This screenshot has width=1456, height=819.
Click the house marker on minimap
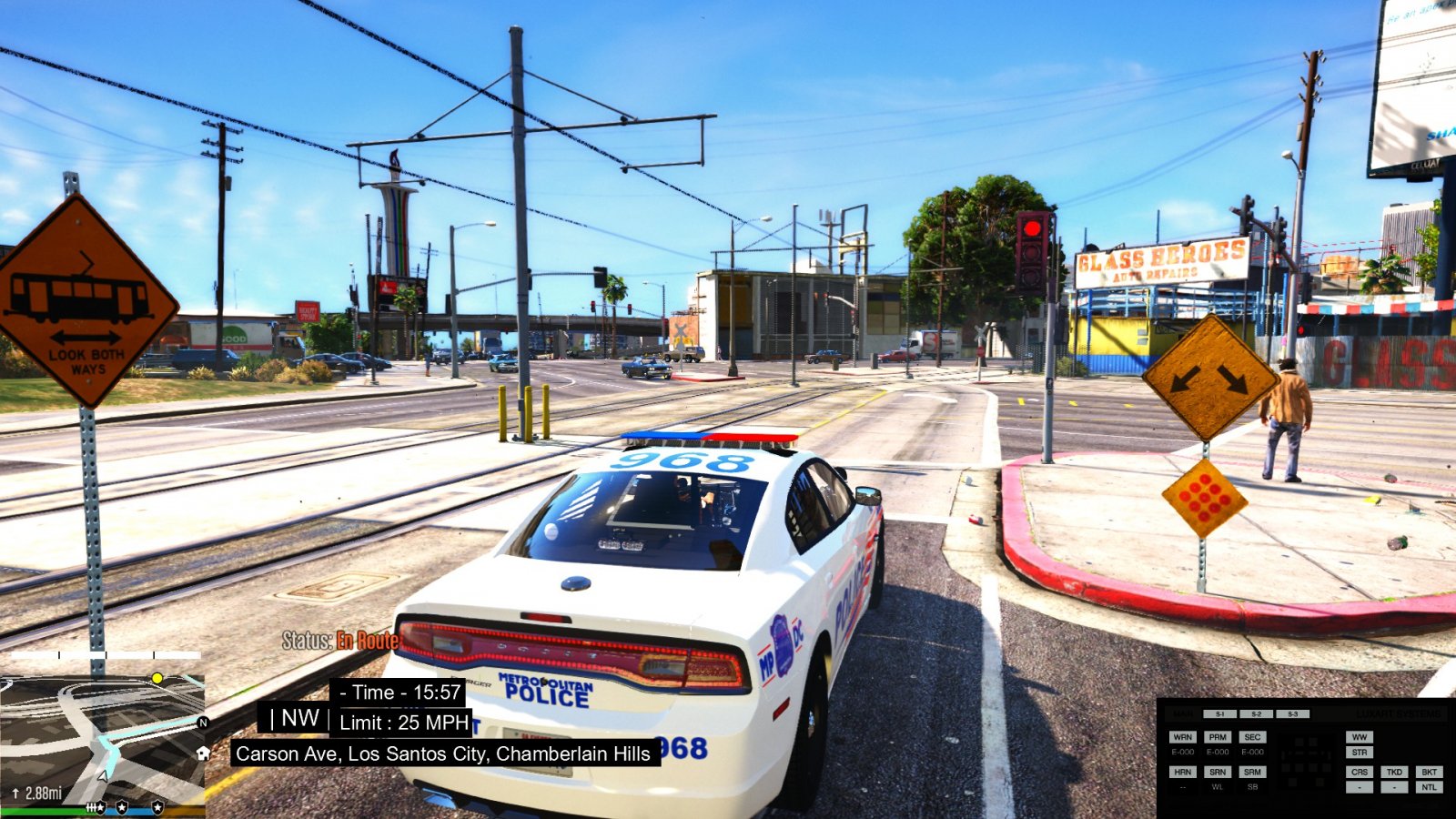point(204,753)
